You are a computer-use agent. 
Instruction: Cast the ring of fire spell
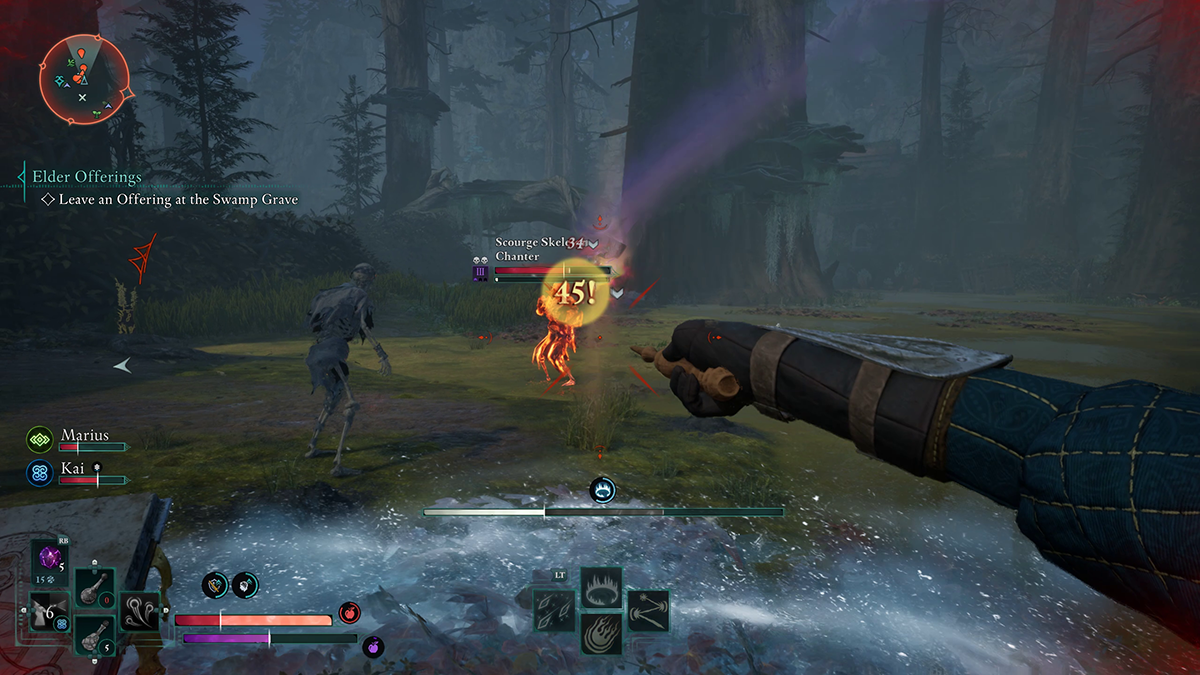[601, 588]
